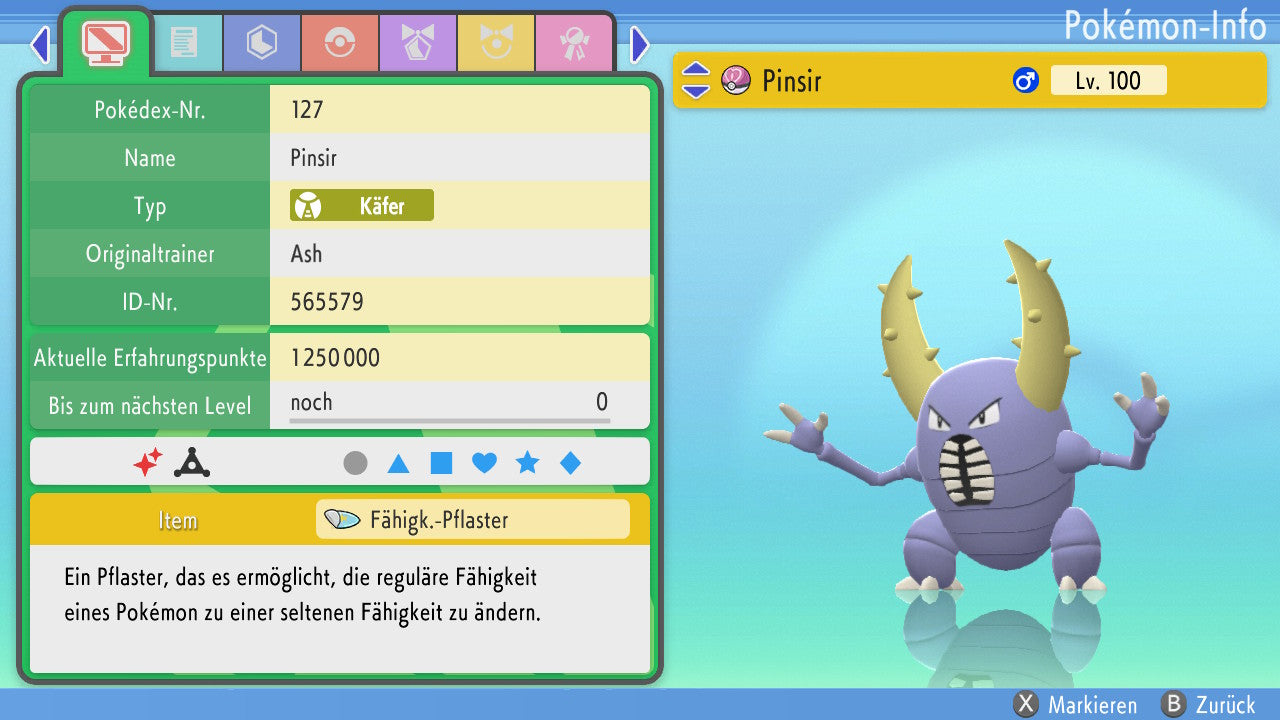This screenshot has height=720, width=1280.
Task: Select the red Poké Ball moves tab
Action: pyautogui.click(x=340, y=43)
